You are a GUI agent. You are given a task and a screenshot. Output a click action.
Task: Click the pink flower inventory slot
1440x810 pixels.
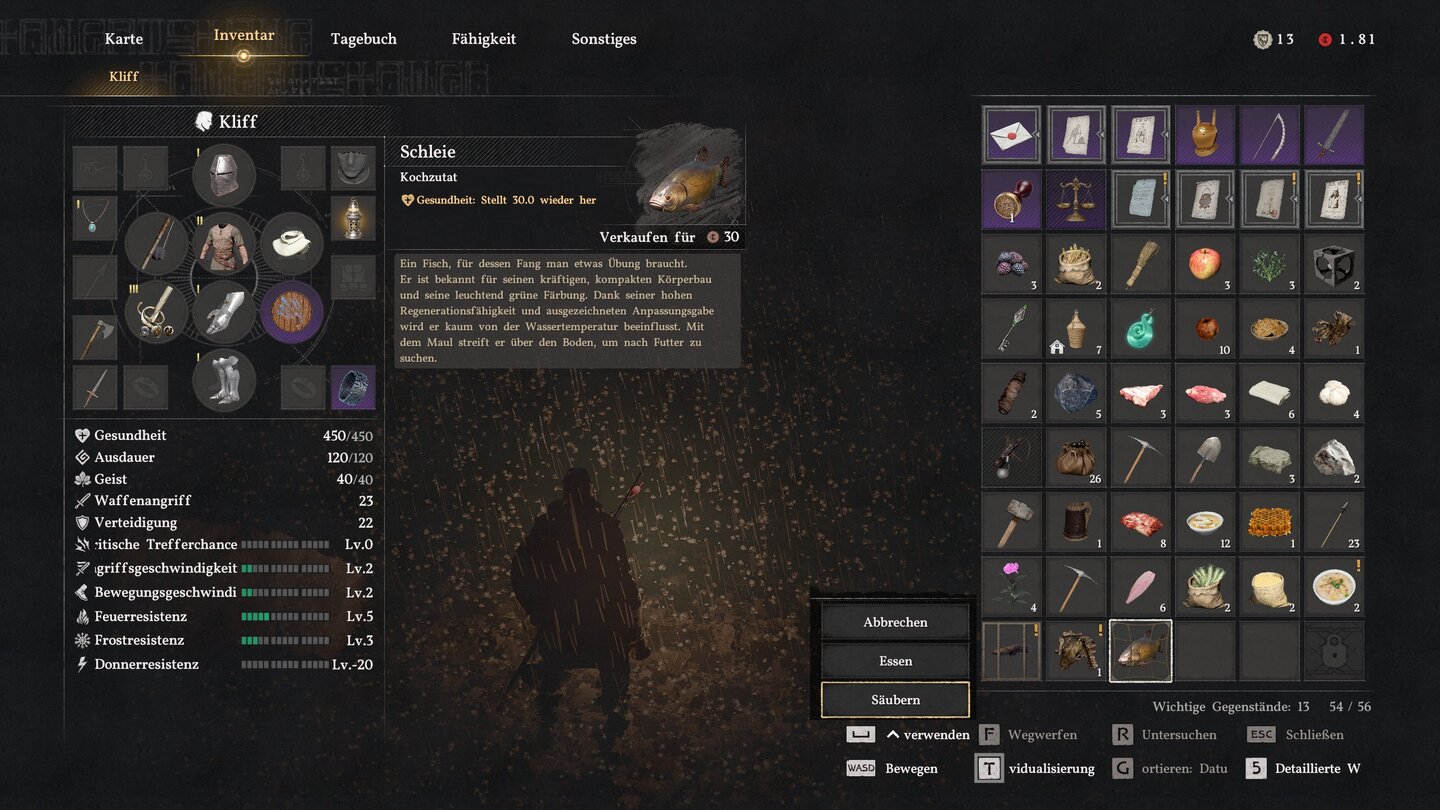point(1011,586)
